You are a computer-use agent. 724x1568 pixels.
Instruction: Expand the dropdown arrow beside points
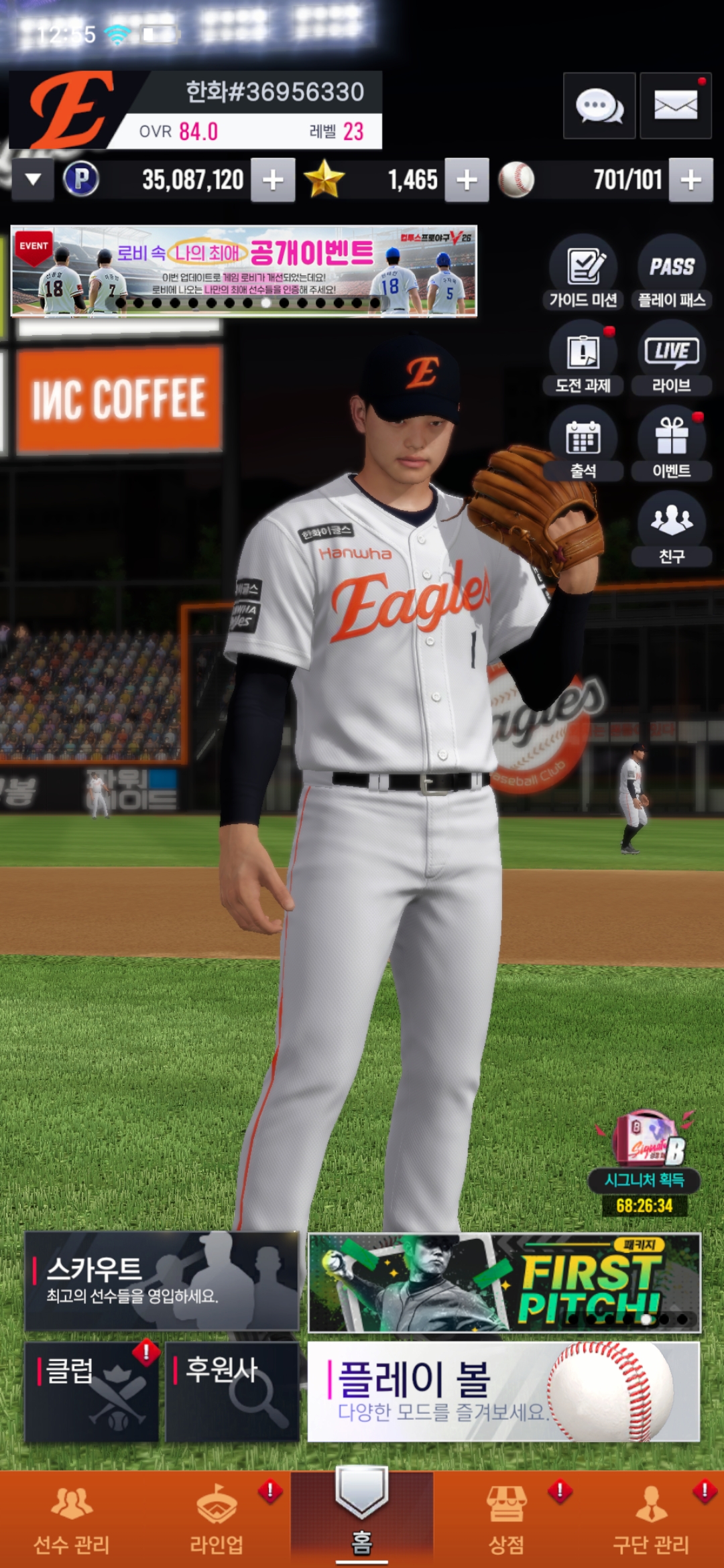(x=33, y=180)
